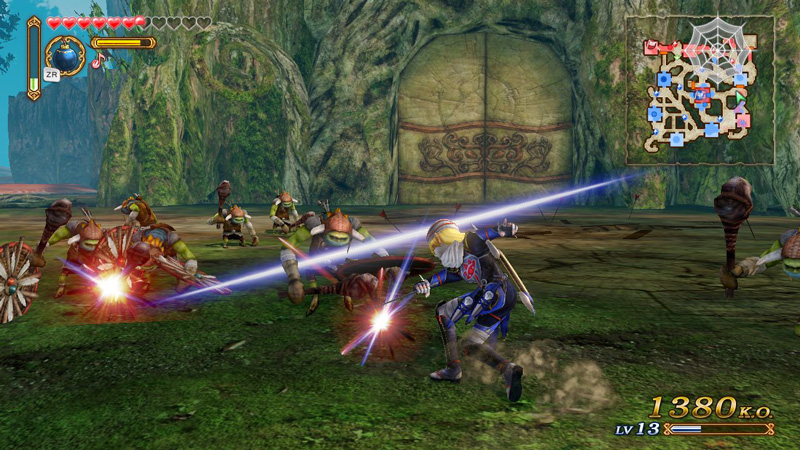
Task: Click the pink music note icon
Action: click(x=98, y=61)
